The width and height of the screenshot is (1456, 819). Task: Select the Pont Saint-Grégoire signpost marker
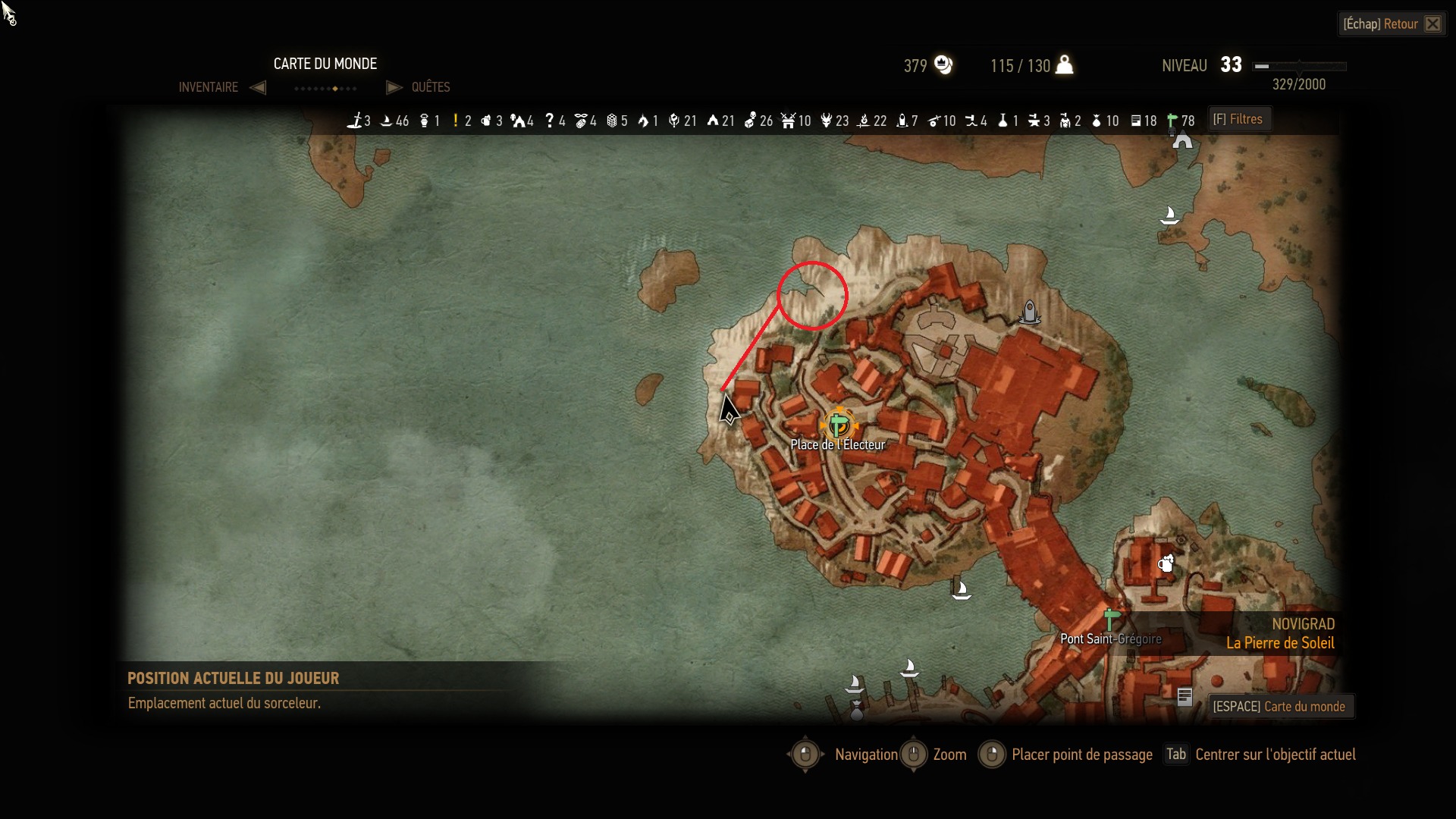(1112, 620)
